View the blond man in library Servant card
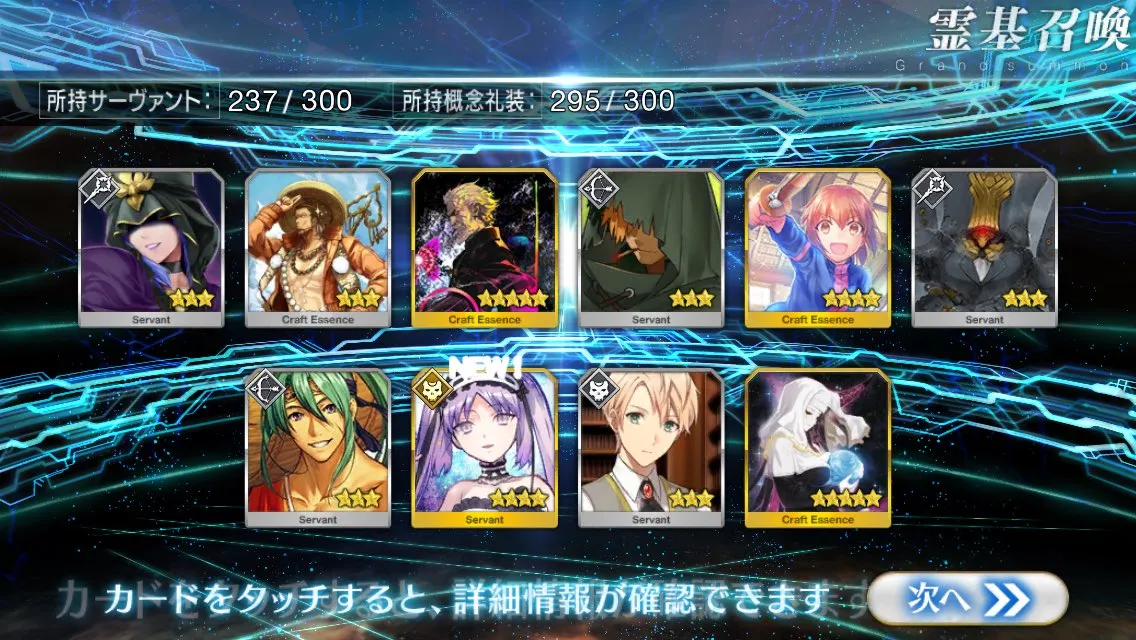This screenshot has width=1136, height=640. coord(651,448)
